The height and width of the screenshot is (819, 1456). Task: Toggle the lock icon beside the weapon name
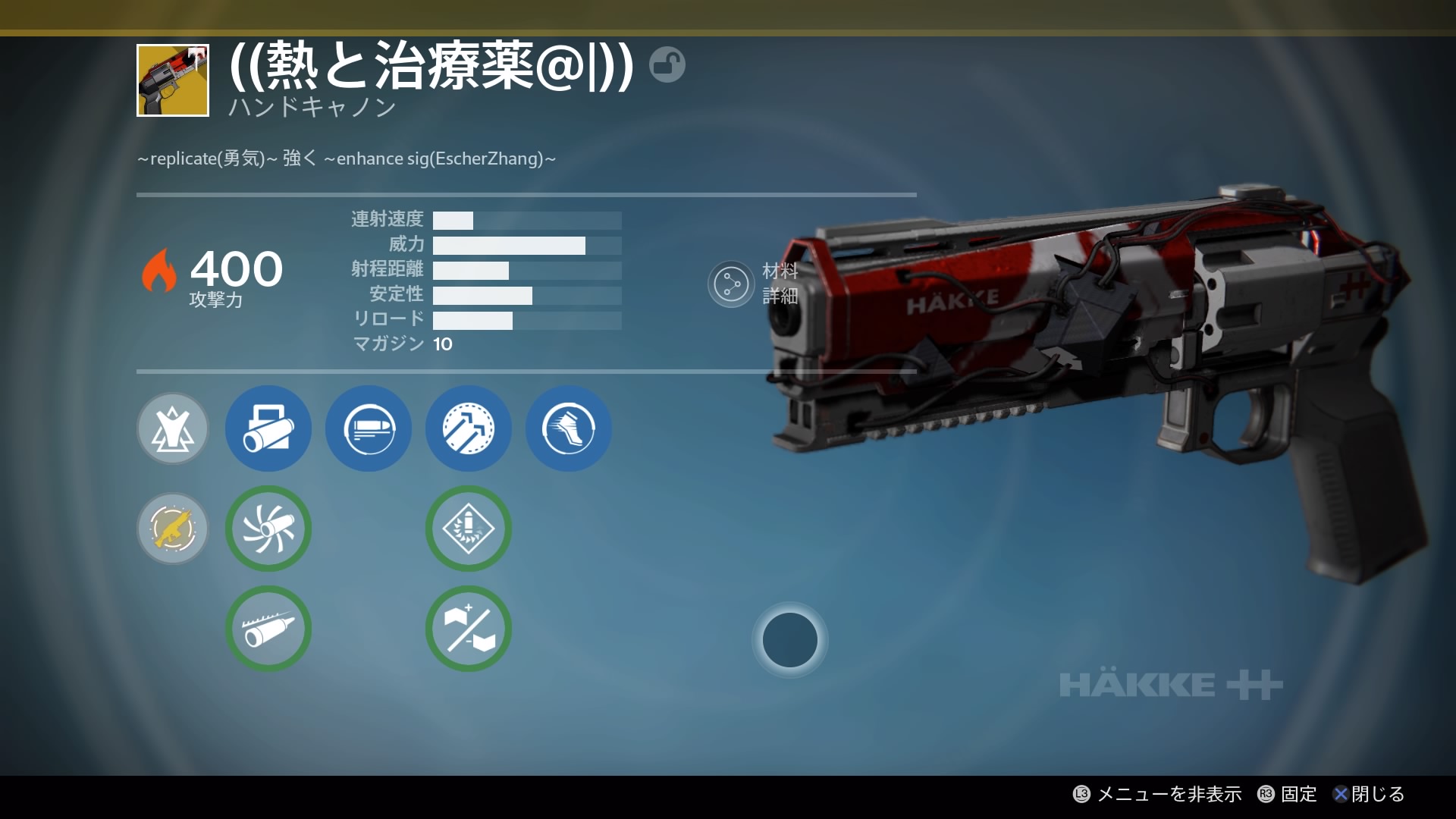click(667, 64)
